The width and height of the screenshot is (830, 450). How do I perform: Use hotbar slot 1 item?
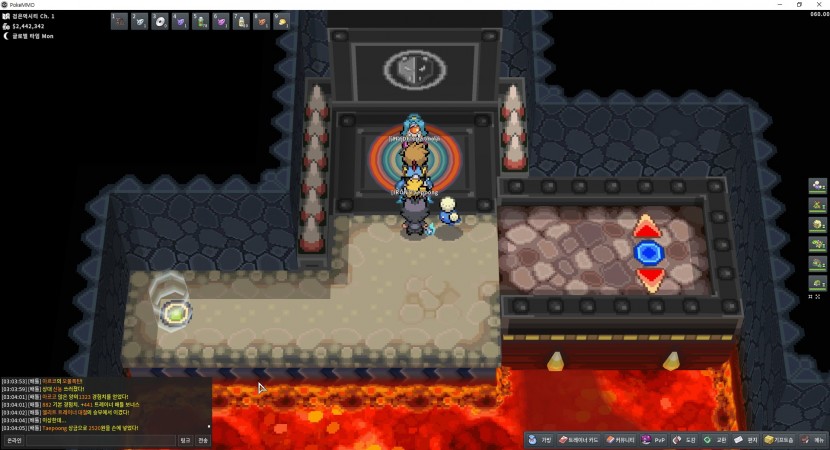tap(119, 21)
